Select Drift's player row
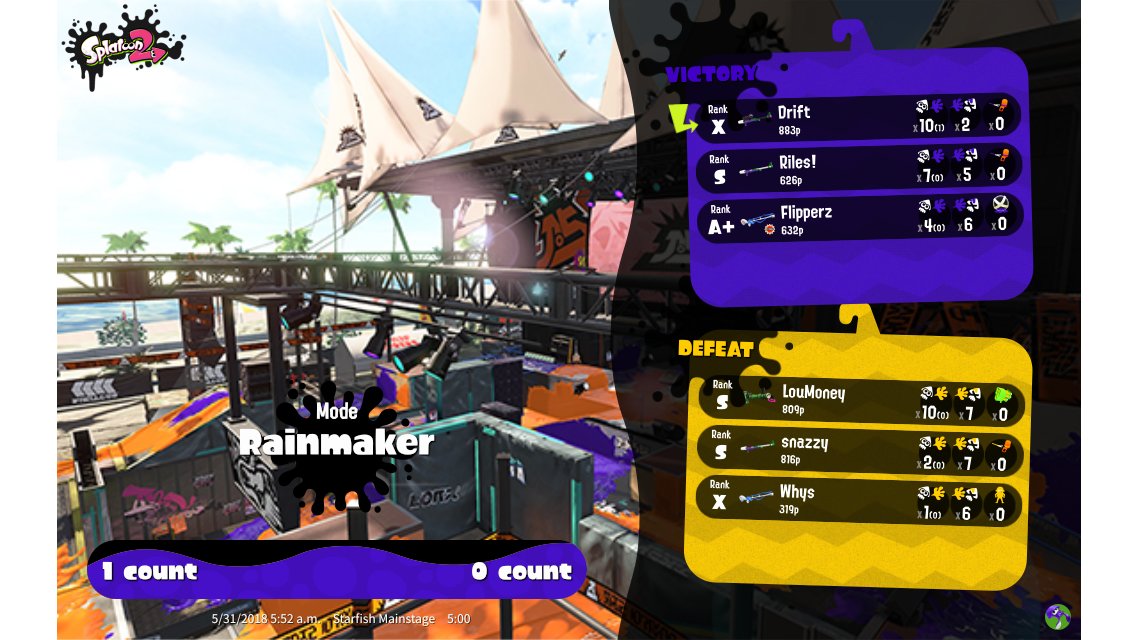This screenshot has height=640, width=1138. tap(860, 119)
